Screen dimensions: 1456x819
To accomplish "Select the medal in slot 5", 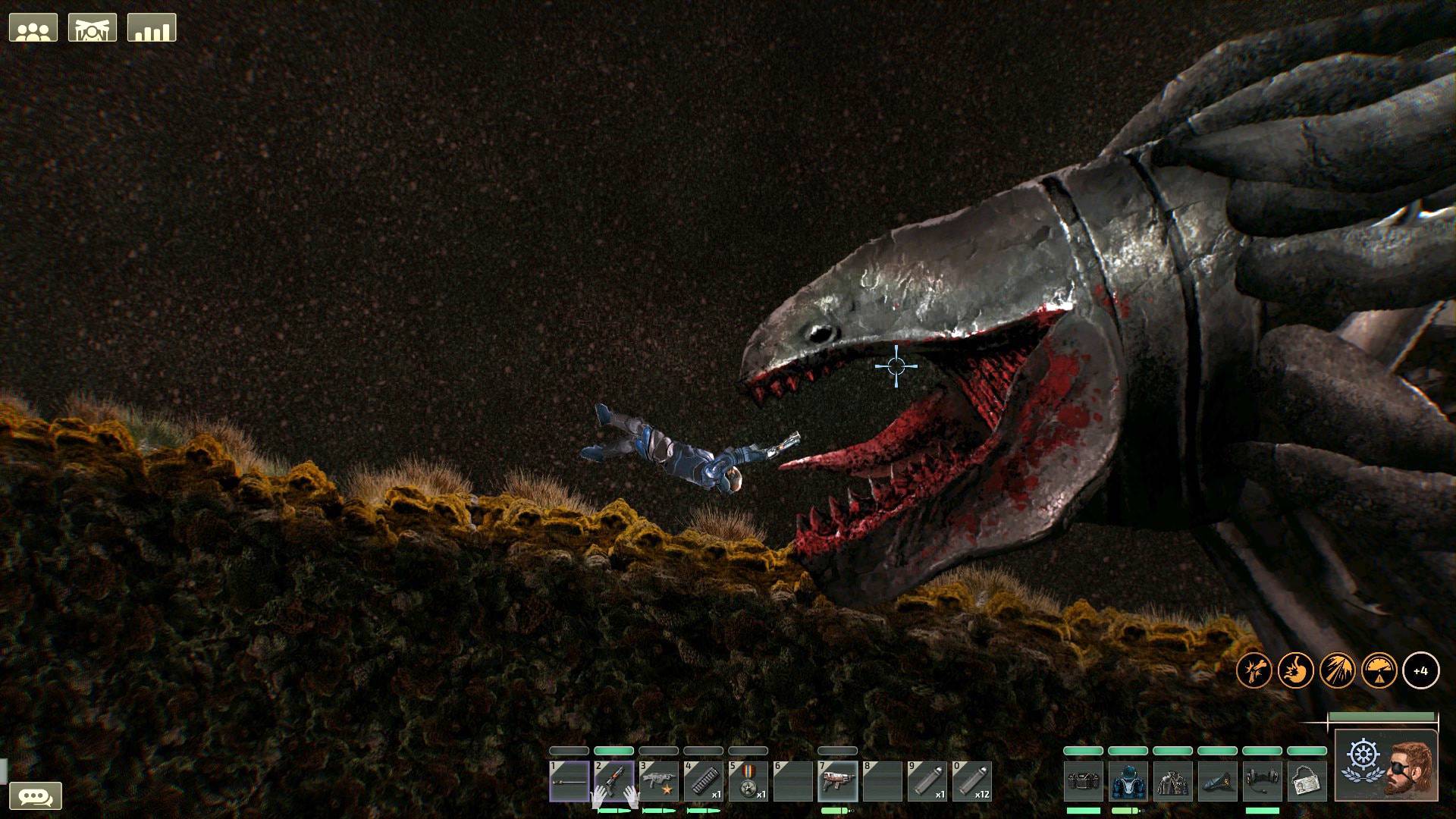I will click(748, 781).
